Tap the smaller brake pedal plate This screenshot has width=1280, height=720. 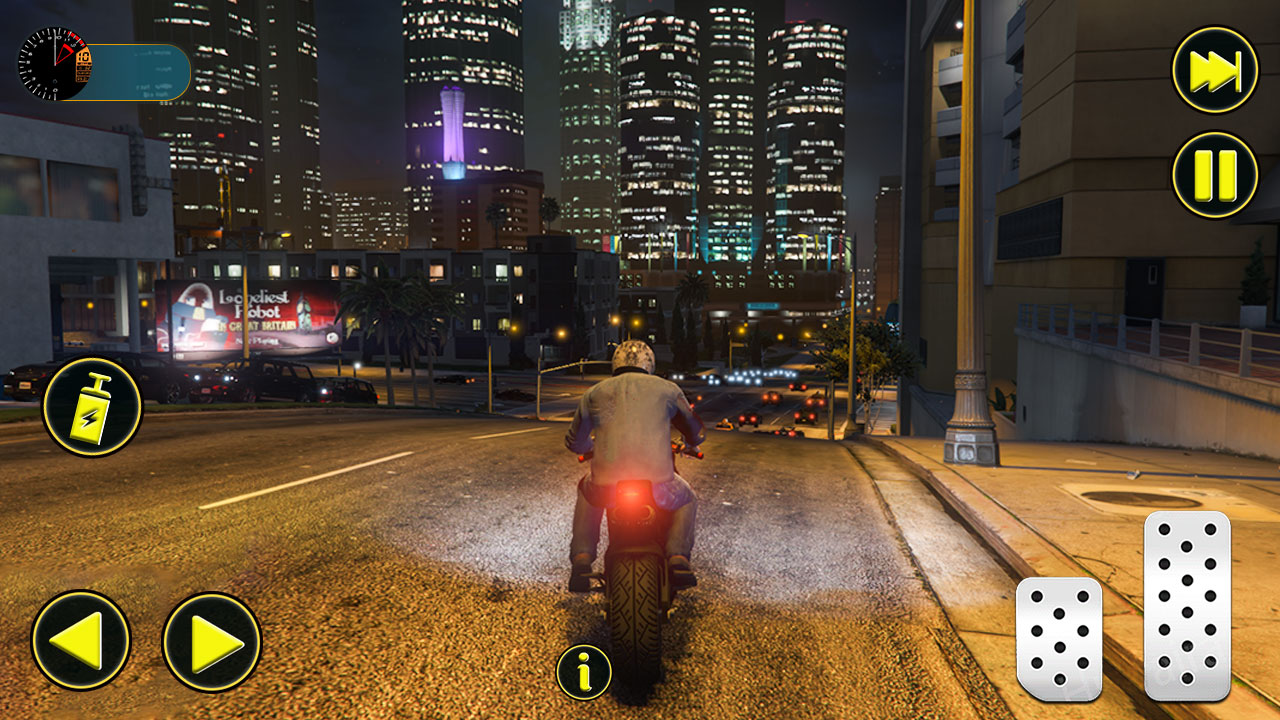tap(1062, 640)
